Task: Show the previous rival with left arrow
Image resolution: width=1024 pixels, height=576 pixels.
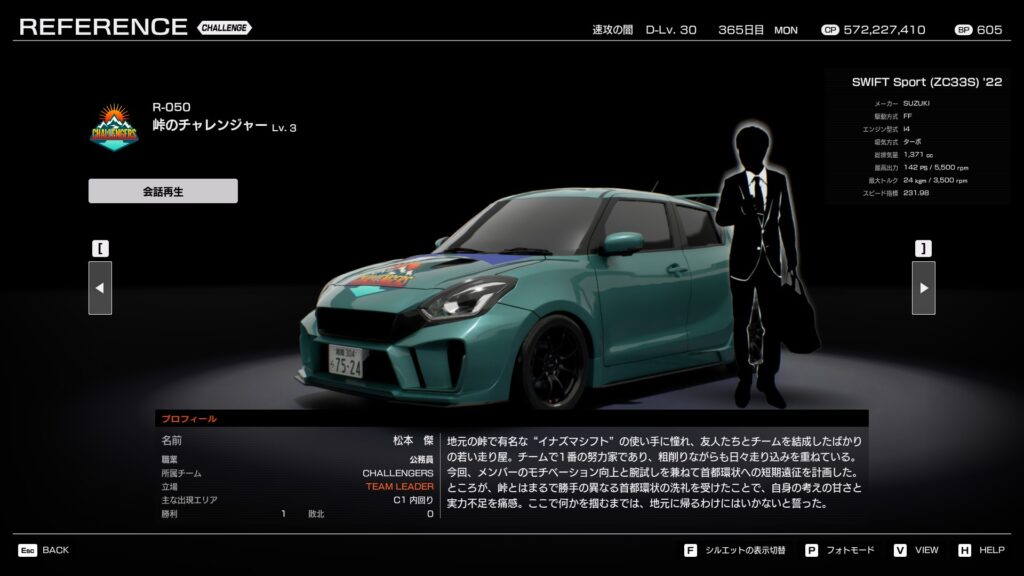Action: tap(100, 288)
